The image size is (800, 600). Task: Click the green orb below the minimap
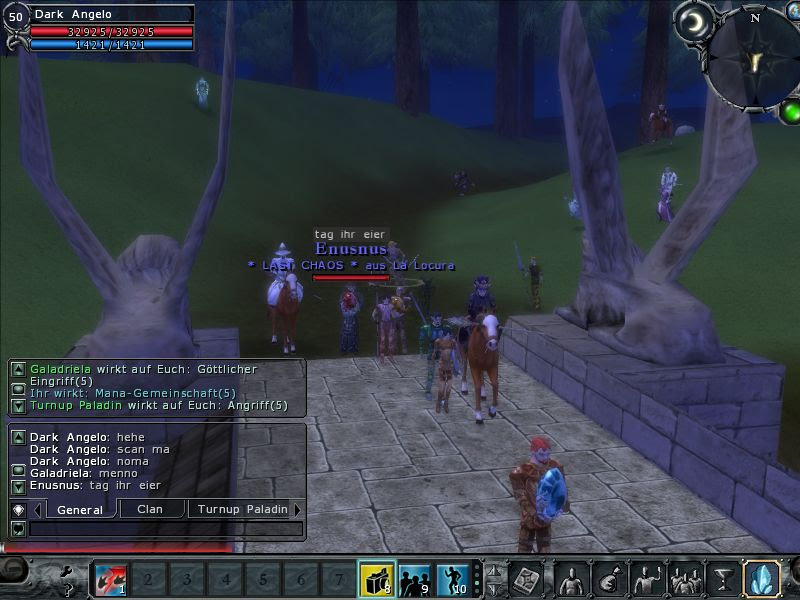(x=790, y=110)
